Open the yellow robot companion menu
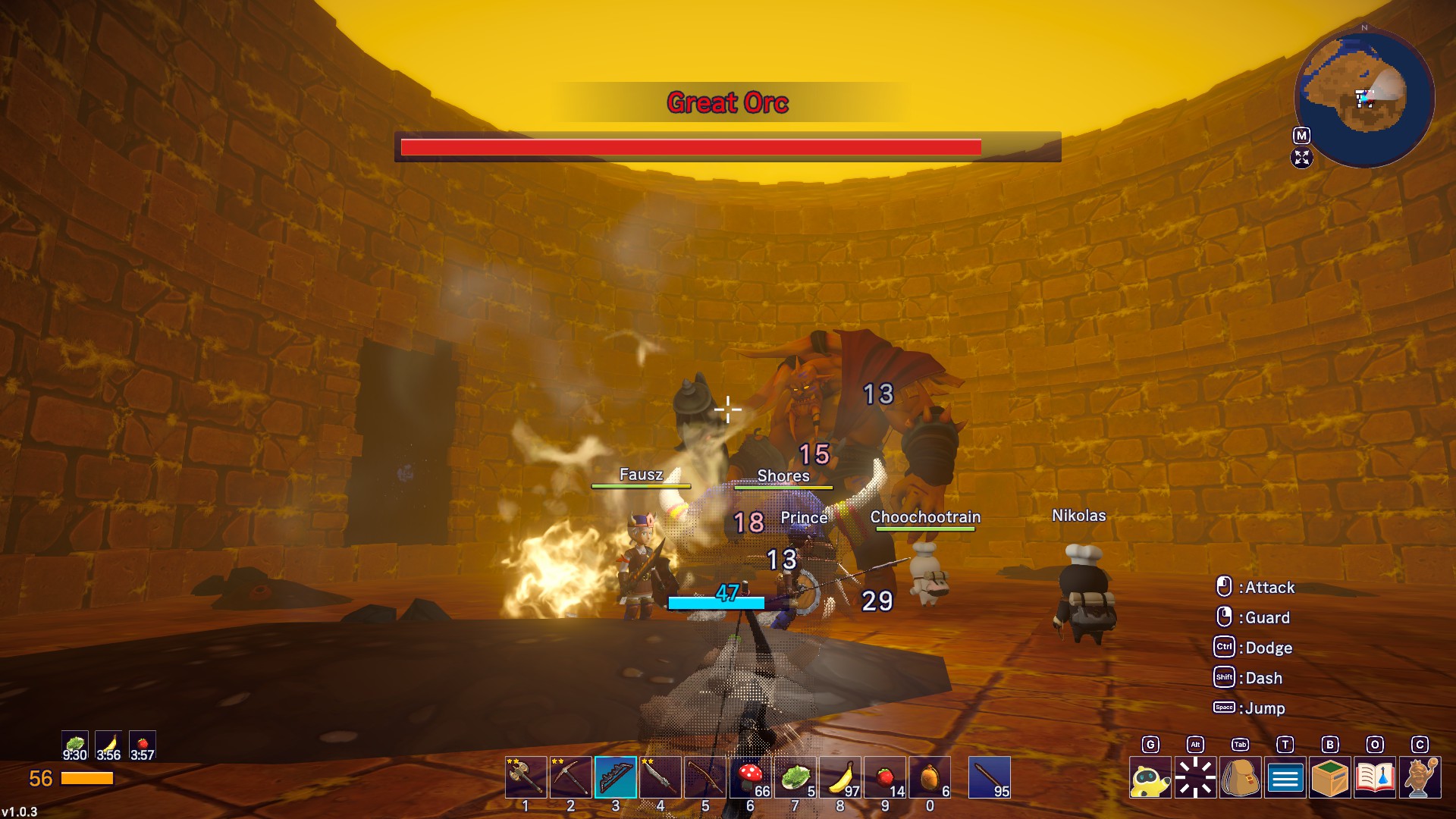Viewport: 1456px width, 819px height. (1150, 778)
